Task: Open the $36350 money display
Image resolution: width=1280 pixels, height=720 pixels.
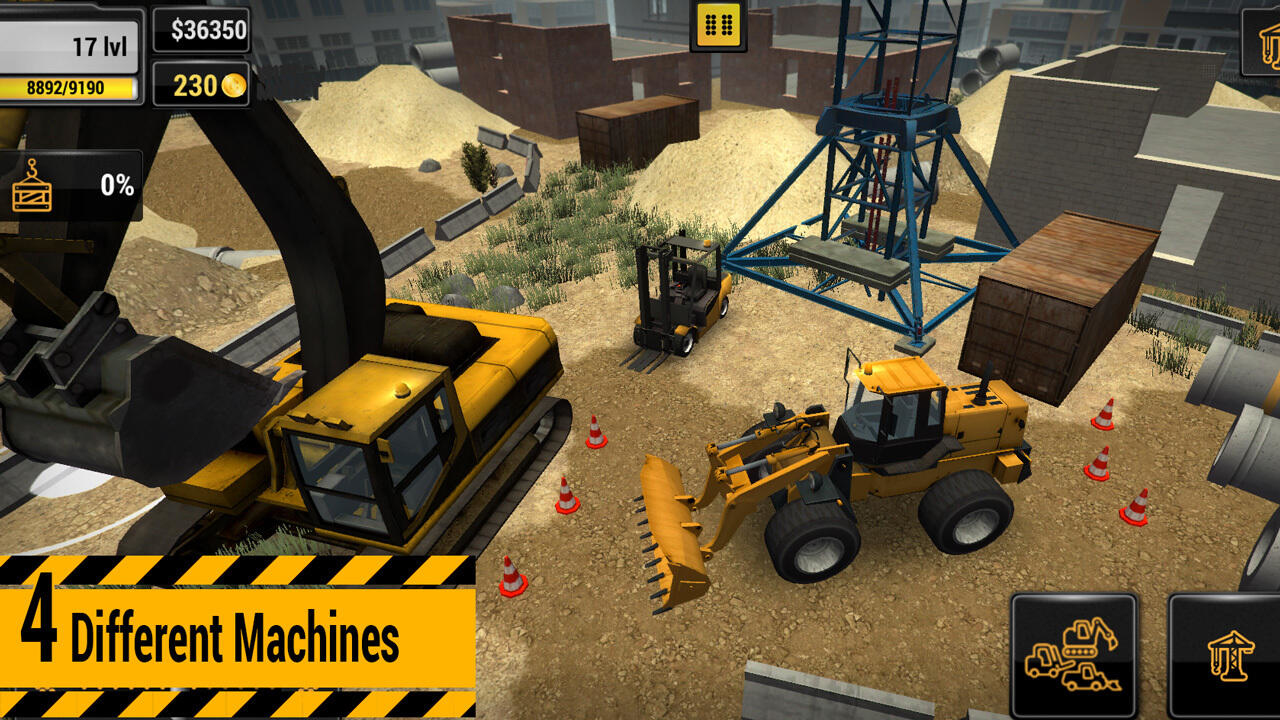Action: click(x=198, y=32)
